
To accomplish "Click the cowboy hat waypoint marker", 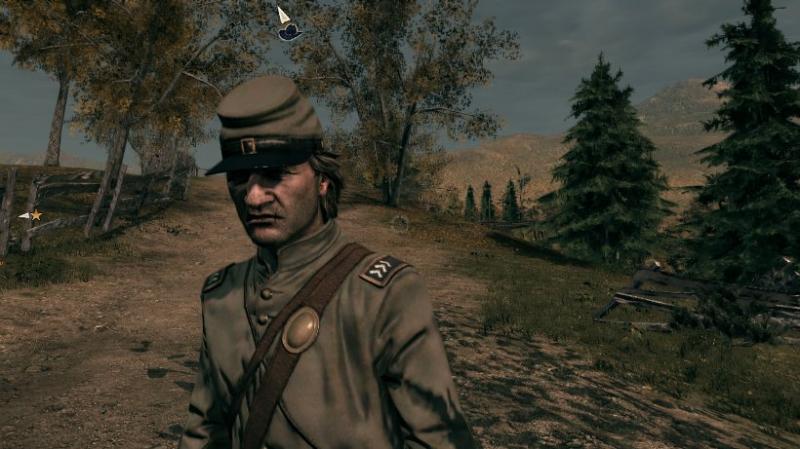I will point(289,32).
